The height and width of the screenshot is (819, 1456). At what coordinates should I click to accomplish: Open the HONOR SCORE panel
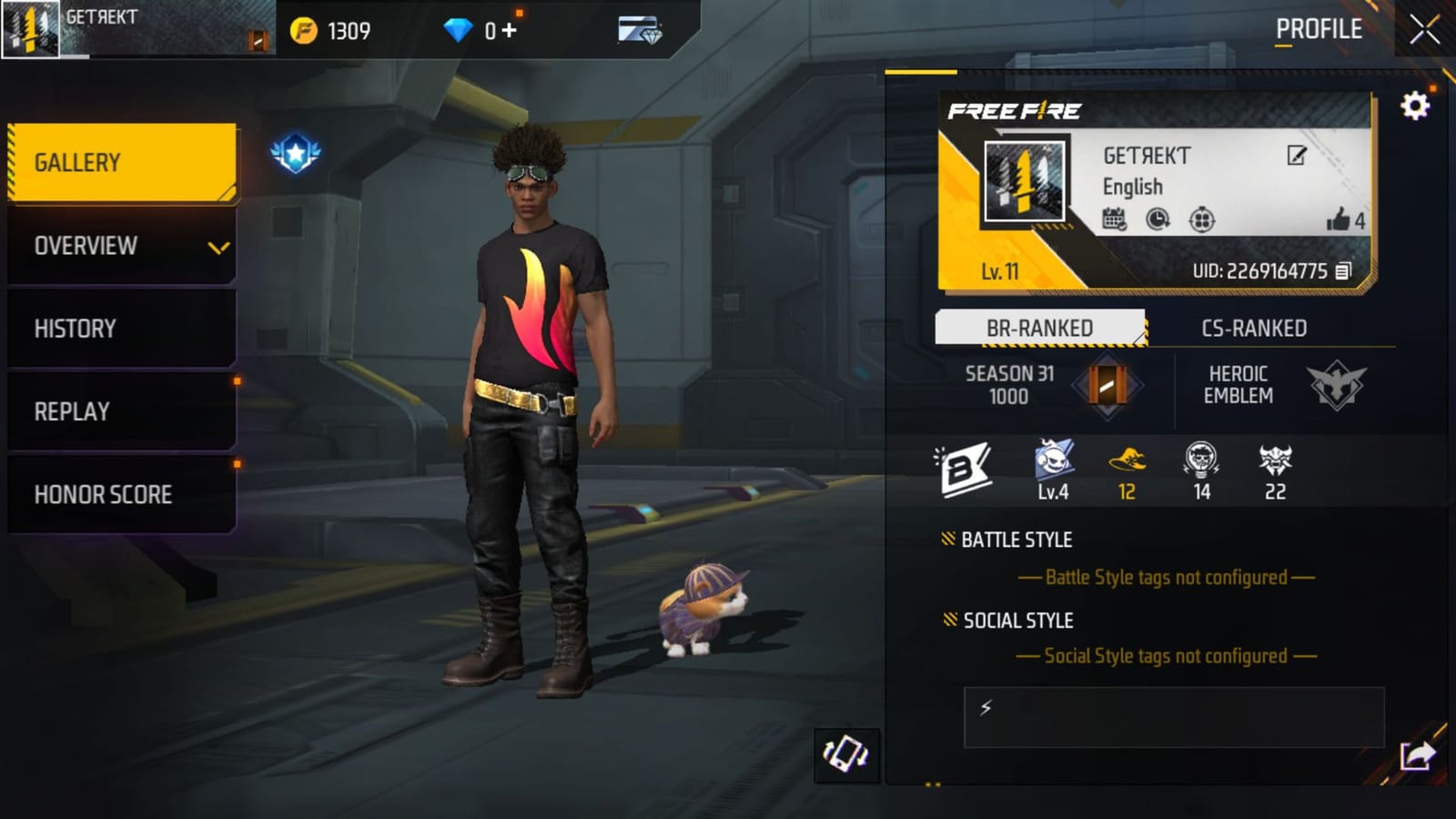pos(105,494)
